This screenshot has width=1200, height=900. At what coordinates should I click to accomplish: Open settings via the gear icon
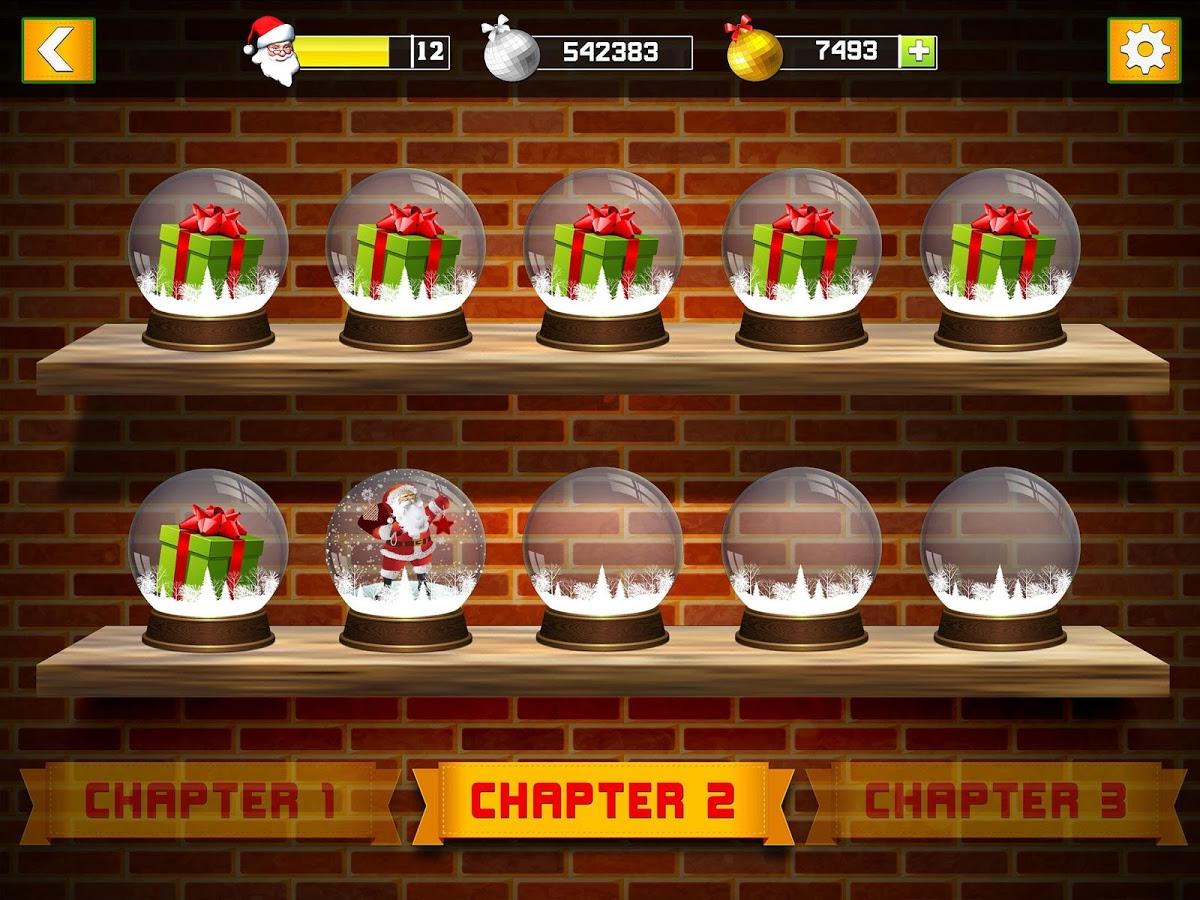[1143, 50]
